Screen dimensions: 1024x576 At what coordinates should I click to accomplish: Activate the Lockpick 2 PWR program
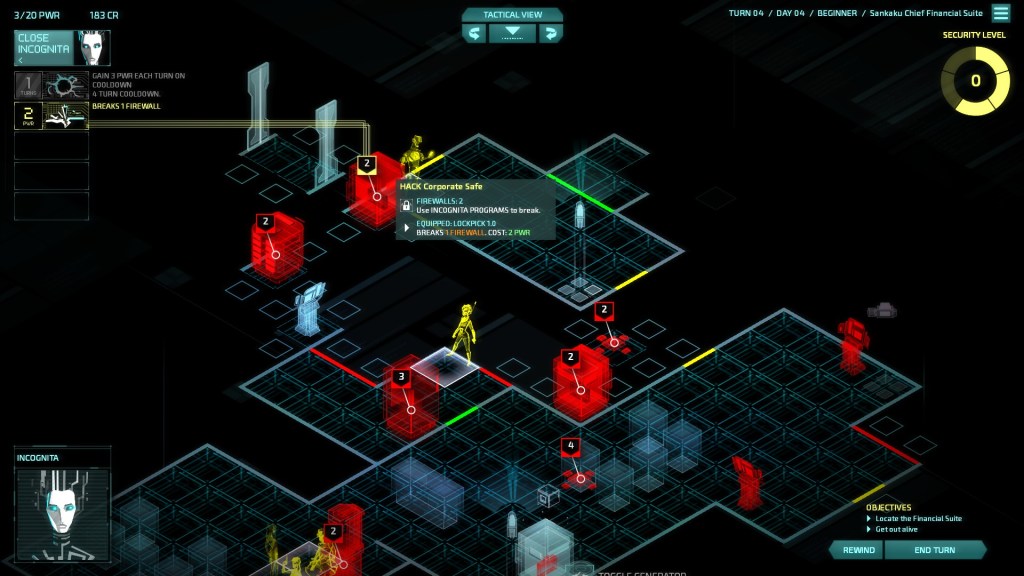click(51, 116)
